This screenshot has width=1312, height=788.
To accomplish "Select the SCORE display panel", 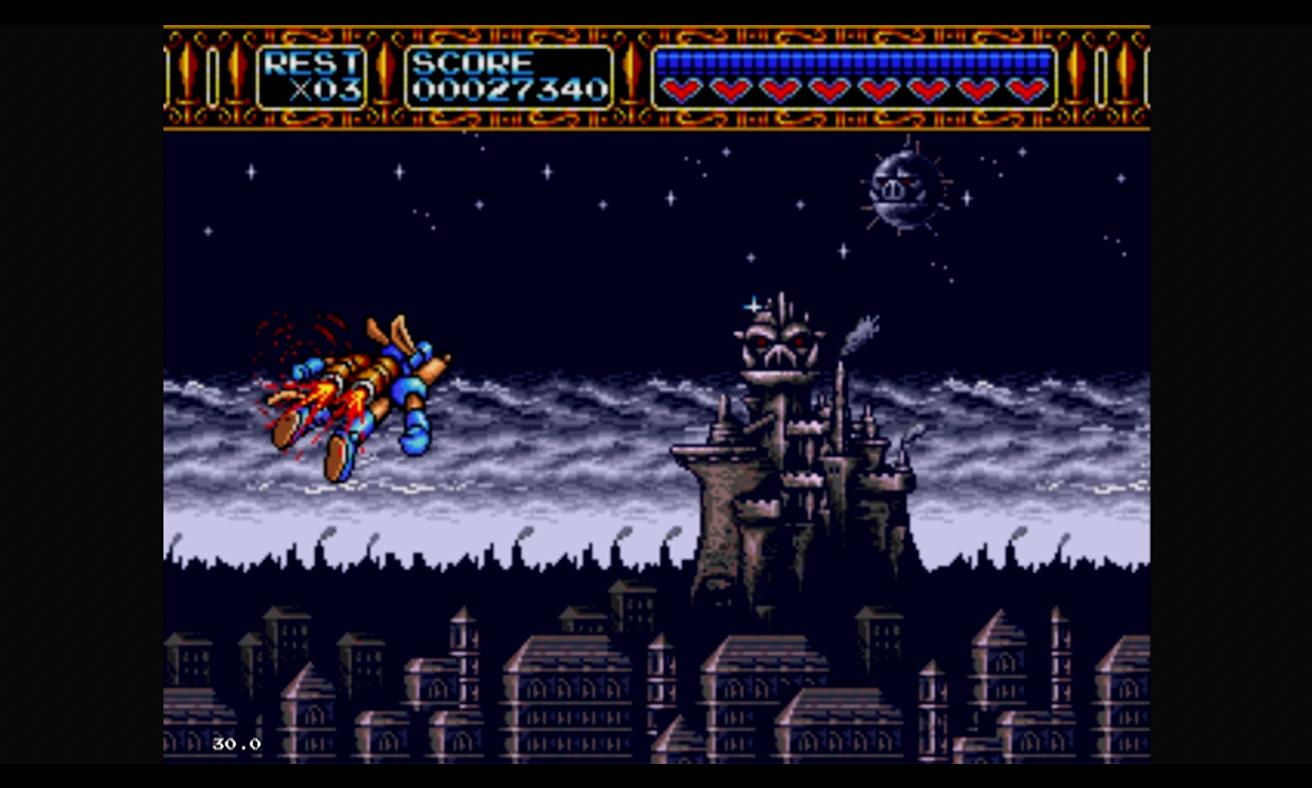I will click(x=510, y=75).
